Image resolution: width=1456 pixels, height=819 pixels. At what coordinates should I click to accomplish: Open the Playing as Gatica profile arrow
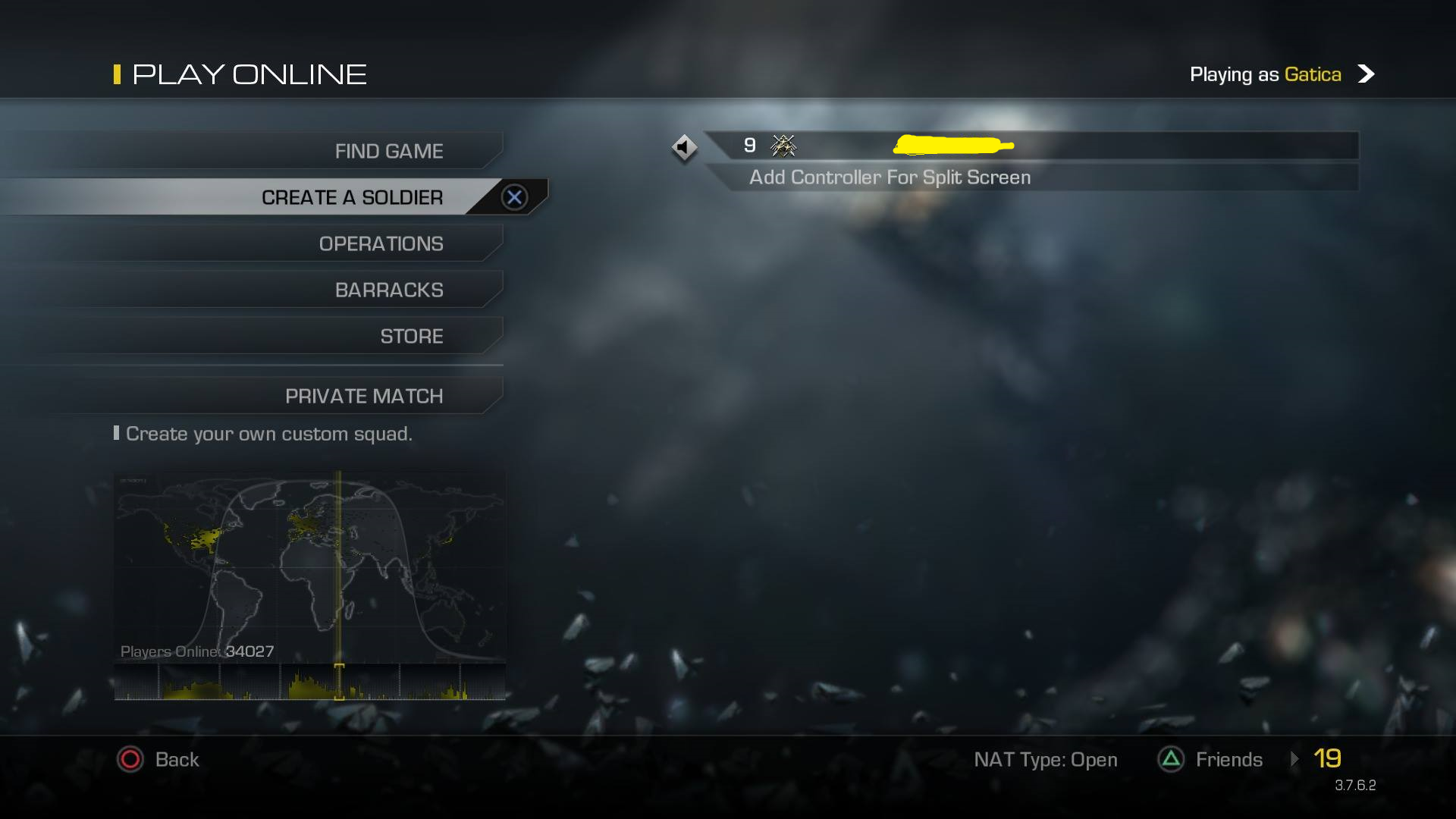[x=1366, y=74]
